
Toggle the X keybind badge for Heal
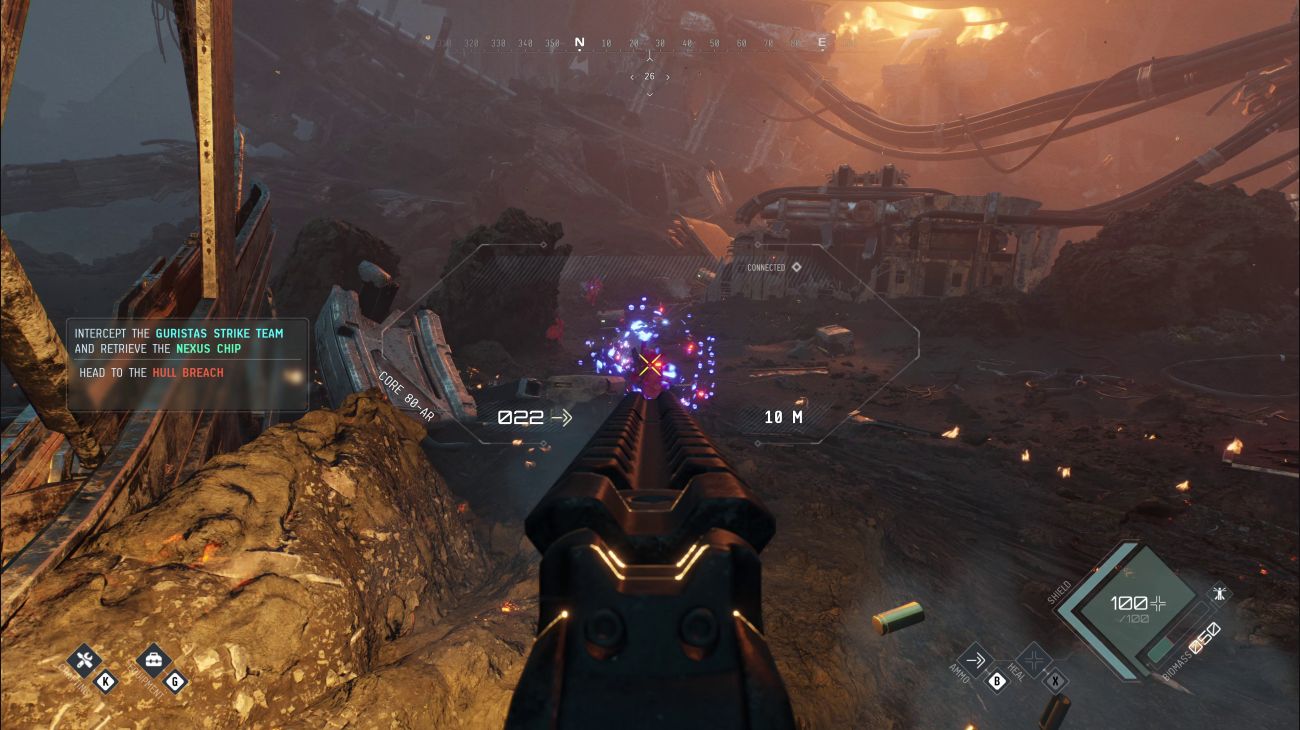click(x=1054, y=681)
